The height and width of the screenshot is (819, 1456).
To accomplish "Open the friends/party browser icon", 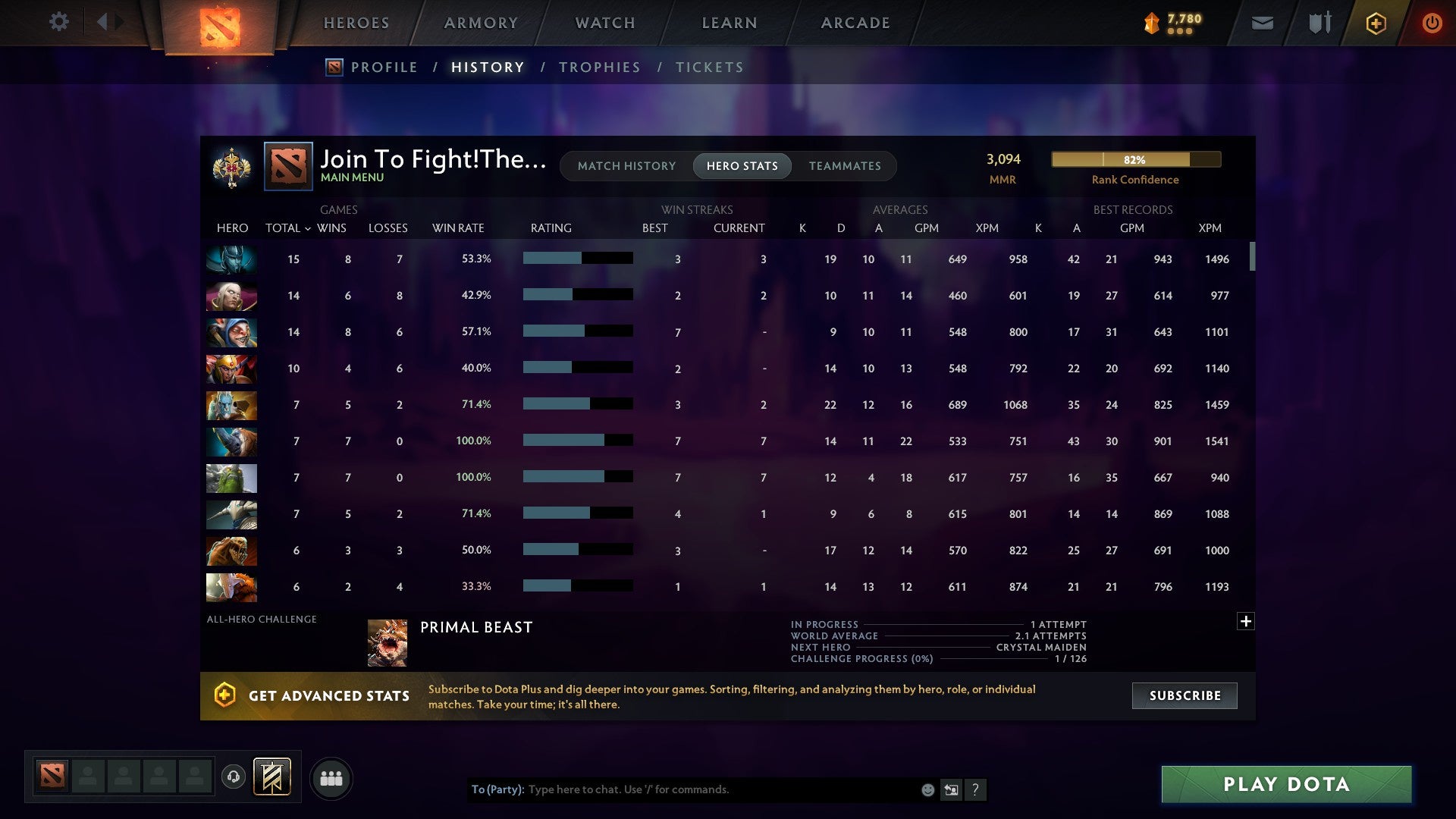I will [x=331, y=777].
